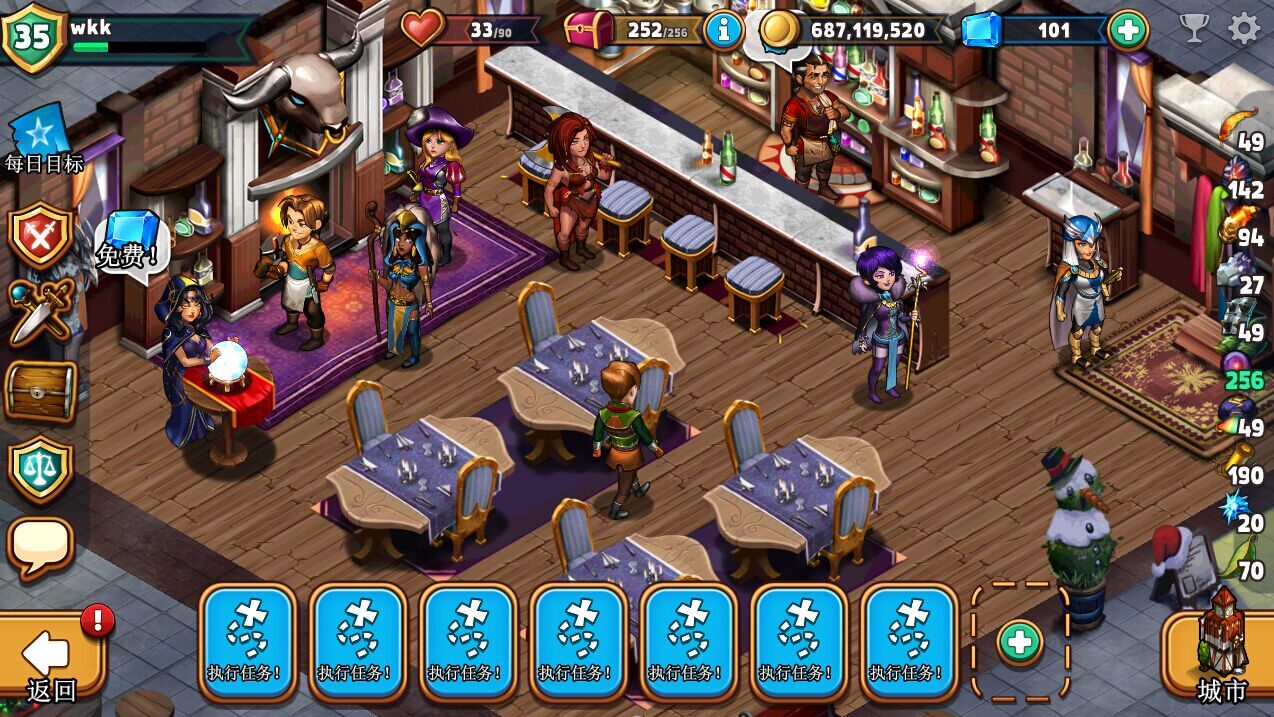View the trophy achievements

[x=1194, y=28]
